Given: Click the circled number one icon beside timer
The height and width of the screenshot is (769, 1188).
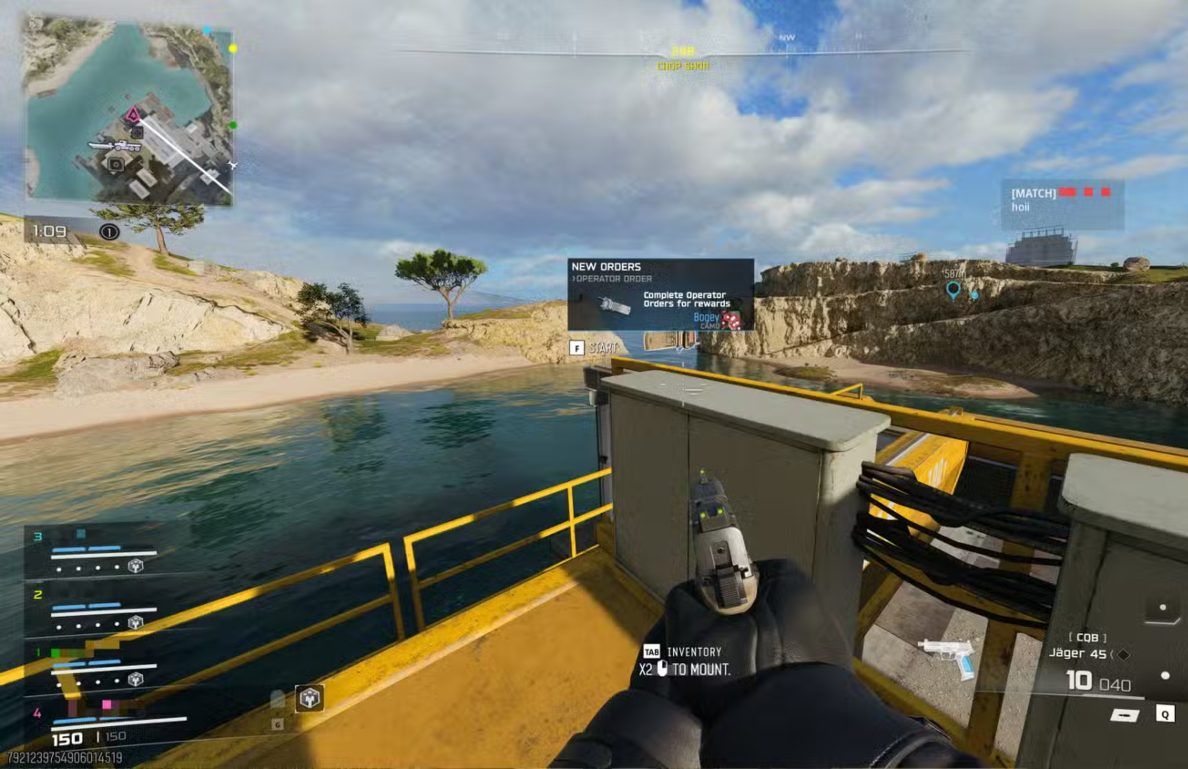Looking at the screenshot, I should point(110,232).
